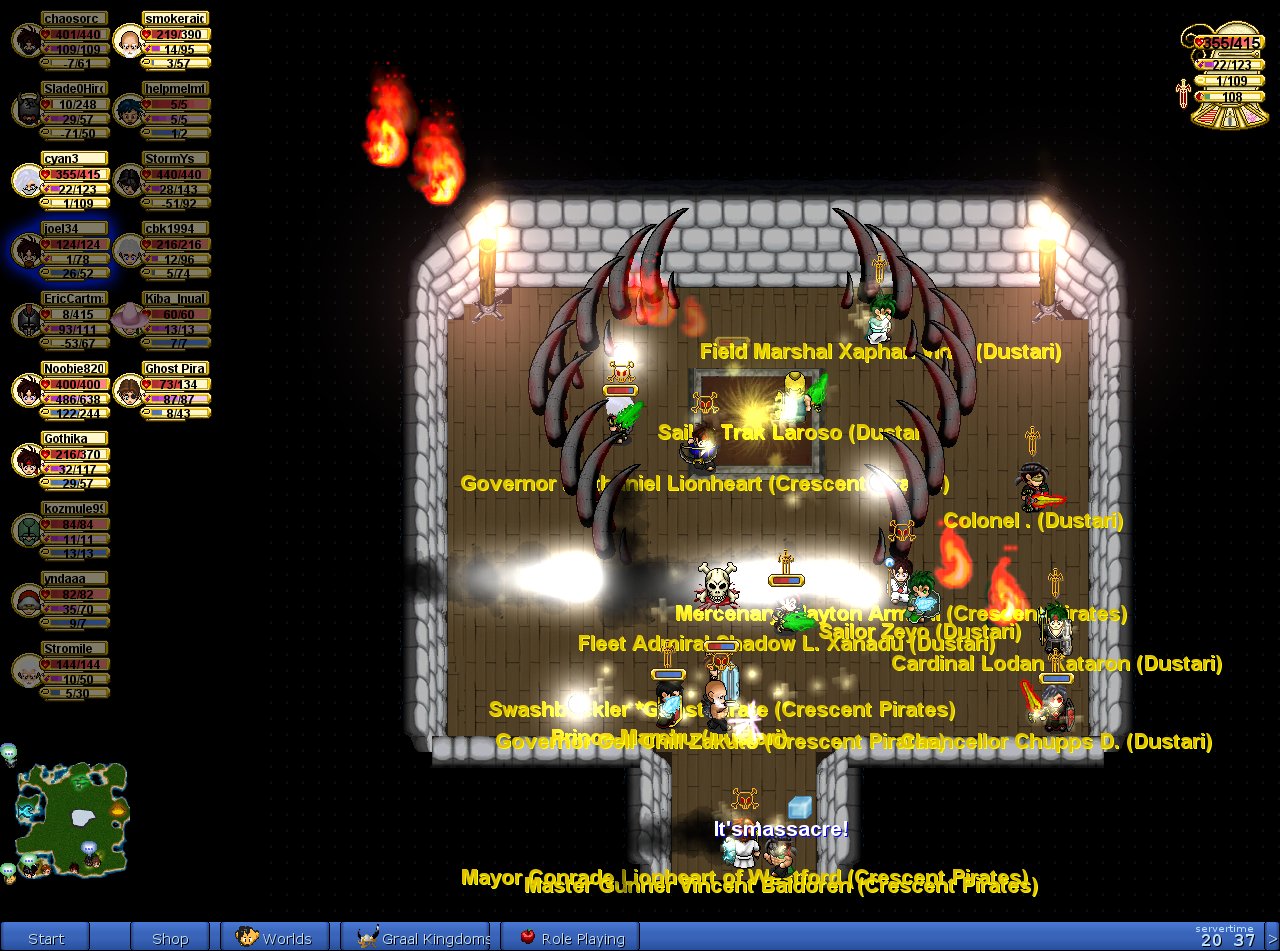The height and width of the screenshot is (951, 1280).
Task: Select cyan3's party frame
Action: [x=27, y=180]
